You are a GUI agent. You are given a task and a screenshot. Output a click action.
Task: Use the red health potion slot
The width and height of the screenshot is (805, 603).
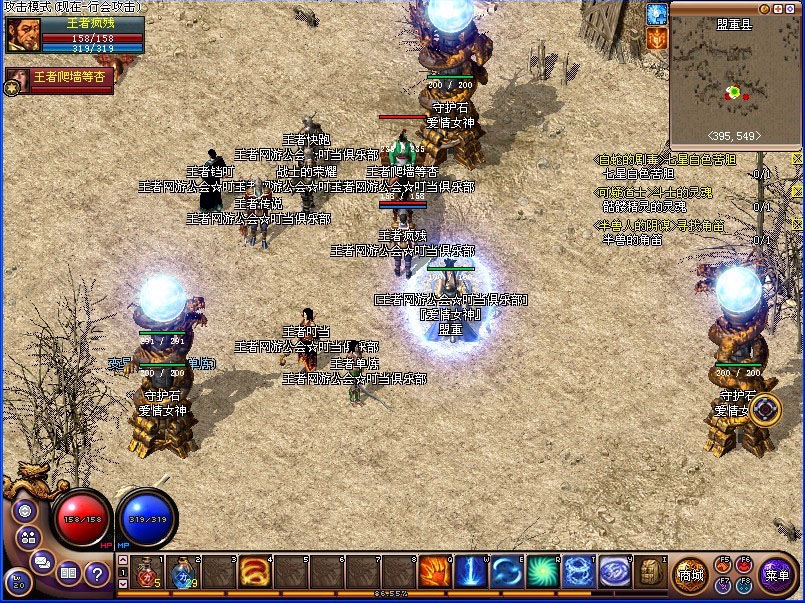148,571
